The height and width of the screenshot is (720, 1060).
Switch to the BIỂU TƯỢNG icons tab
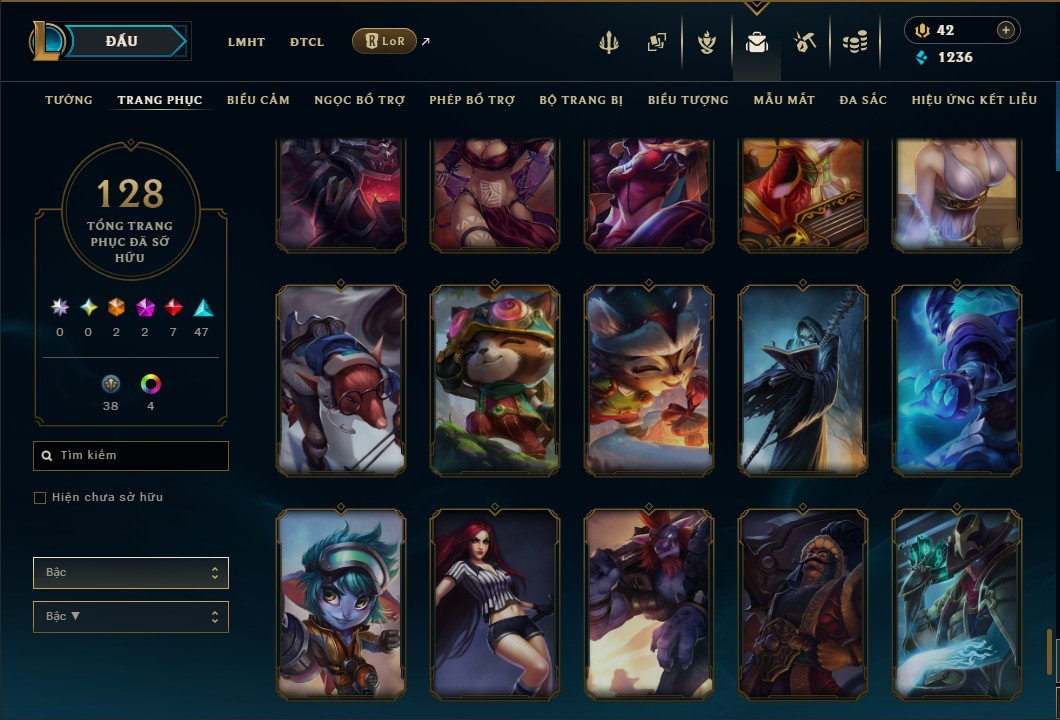688,100
